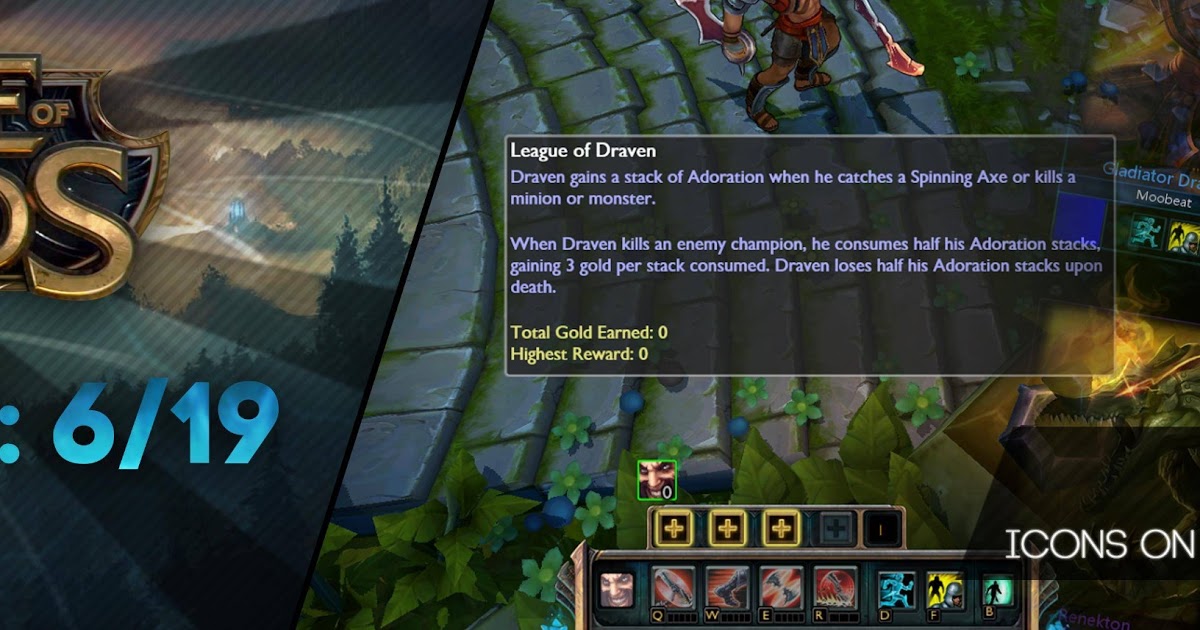
Task: Level up the Q ability with its plus button
Action: pyautogui.click(x=674, y=528)
